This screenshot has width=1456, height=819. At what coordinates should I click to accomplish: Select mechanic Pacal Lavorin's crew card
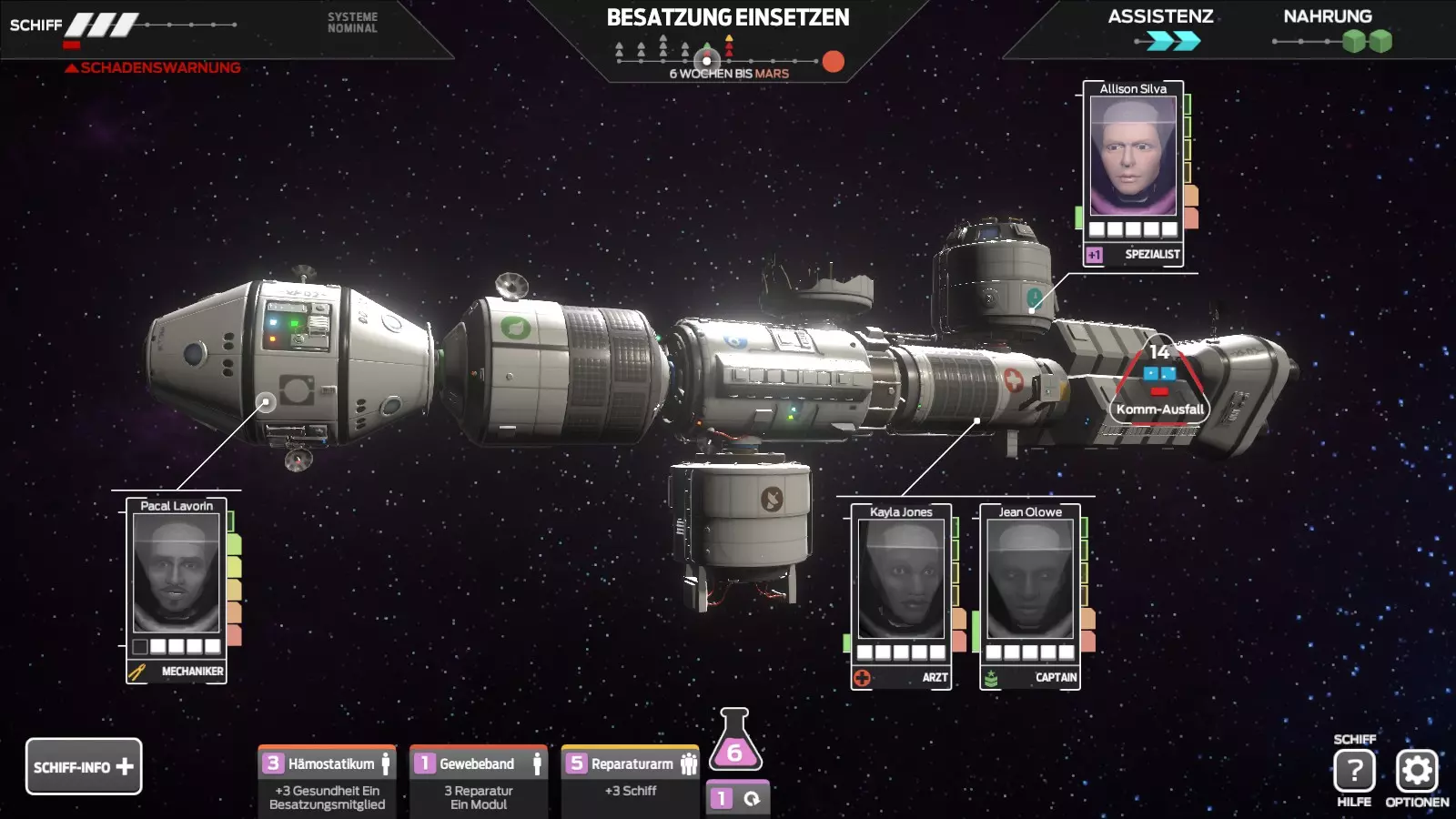(x=177, y=589)
